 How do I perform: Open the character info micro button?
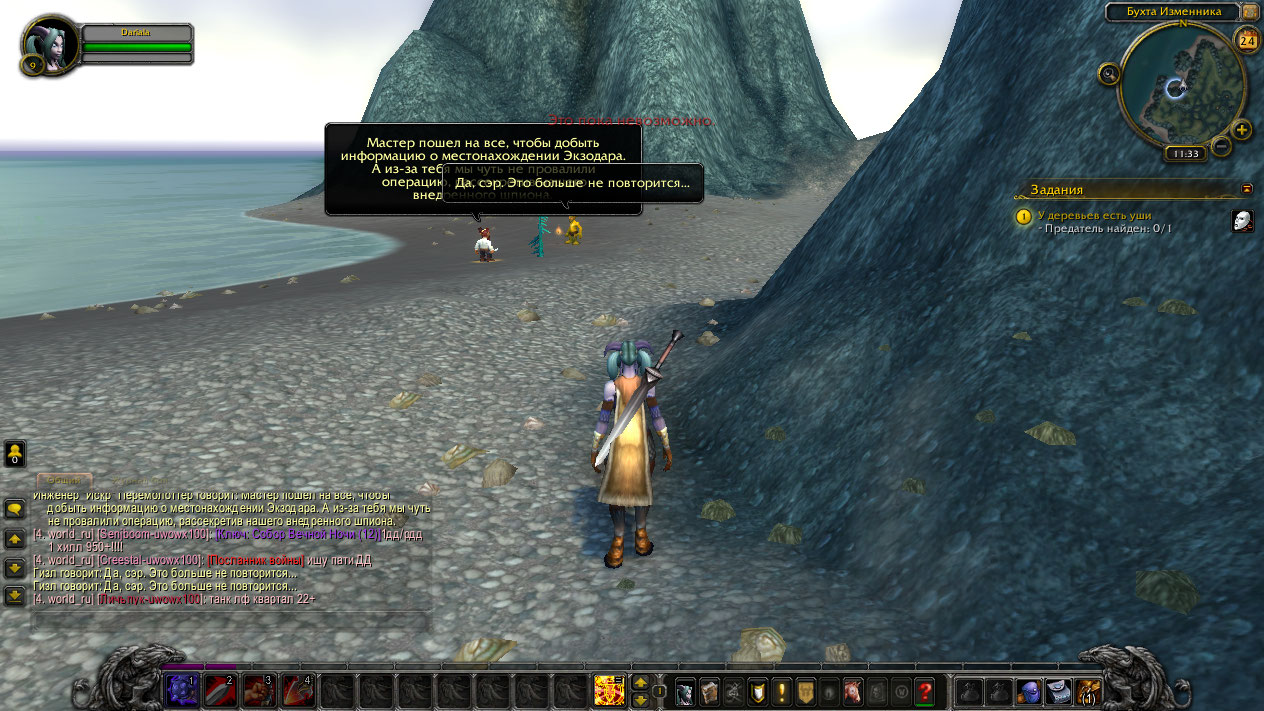(685, 691)
